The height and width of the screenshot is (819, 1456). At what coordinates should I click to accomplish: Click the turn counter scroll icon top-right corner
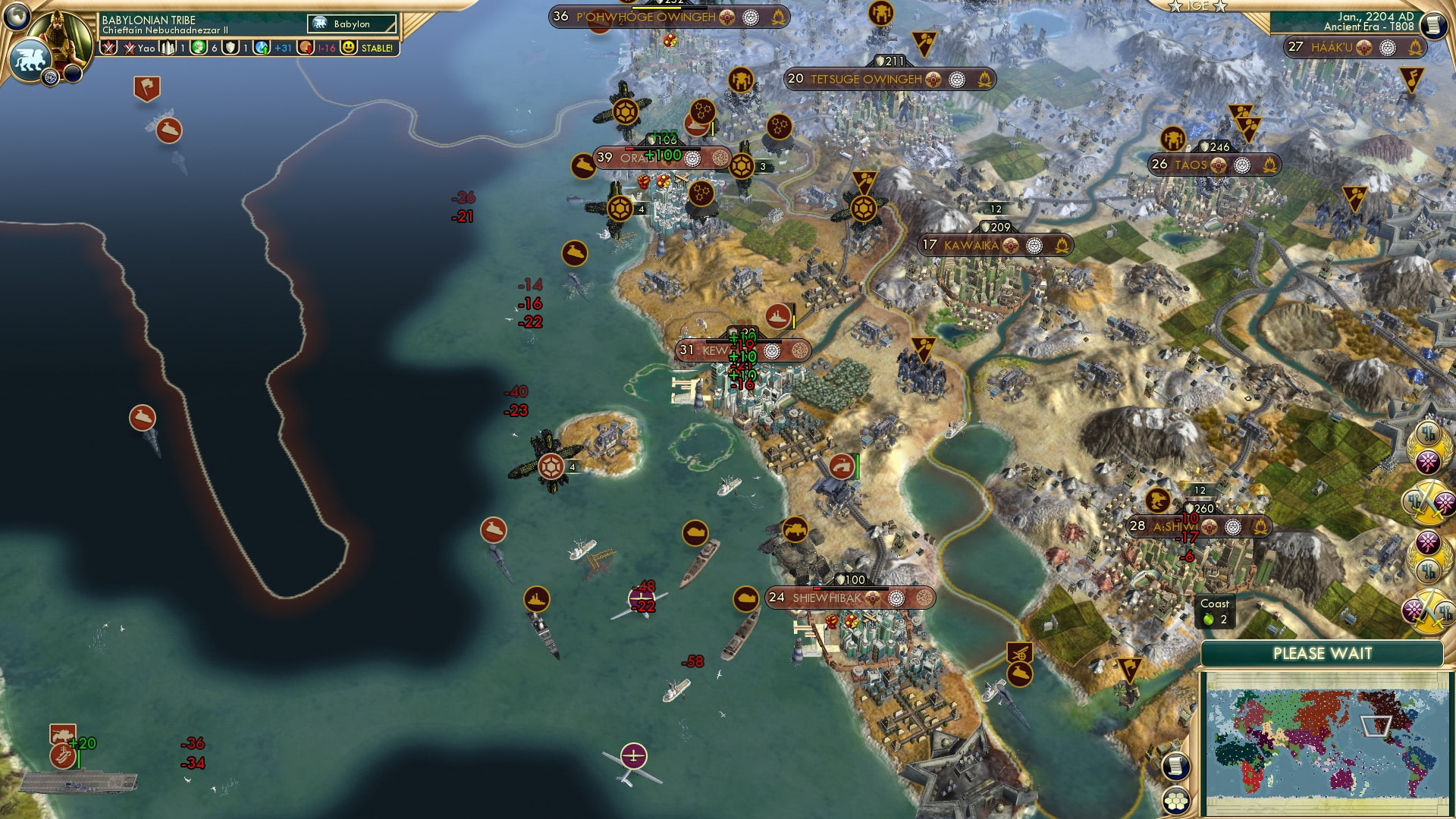[1432, 24]
